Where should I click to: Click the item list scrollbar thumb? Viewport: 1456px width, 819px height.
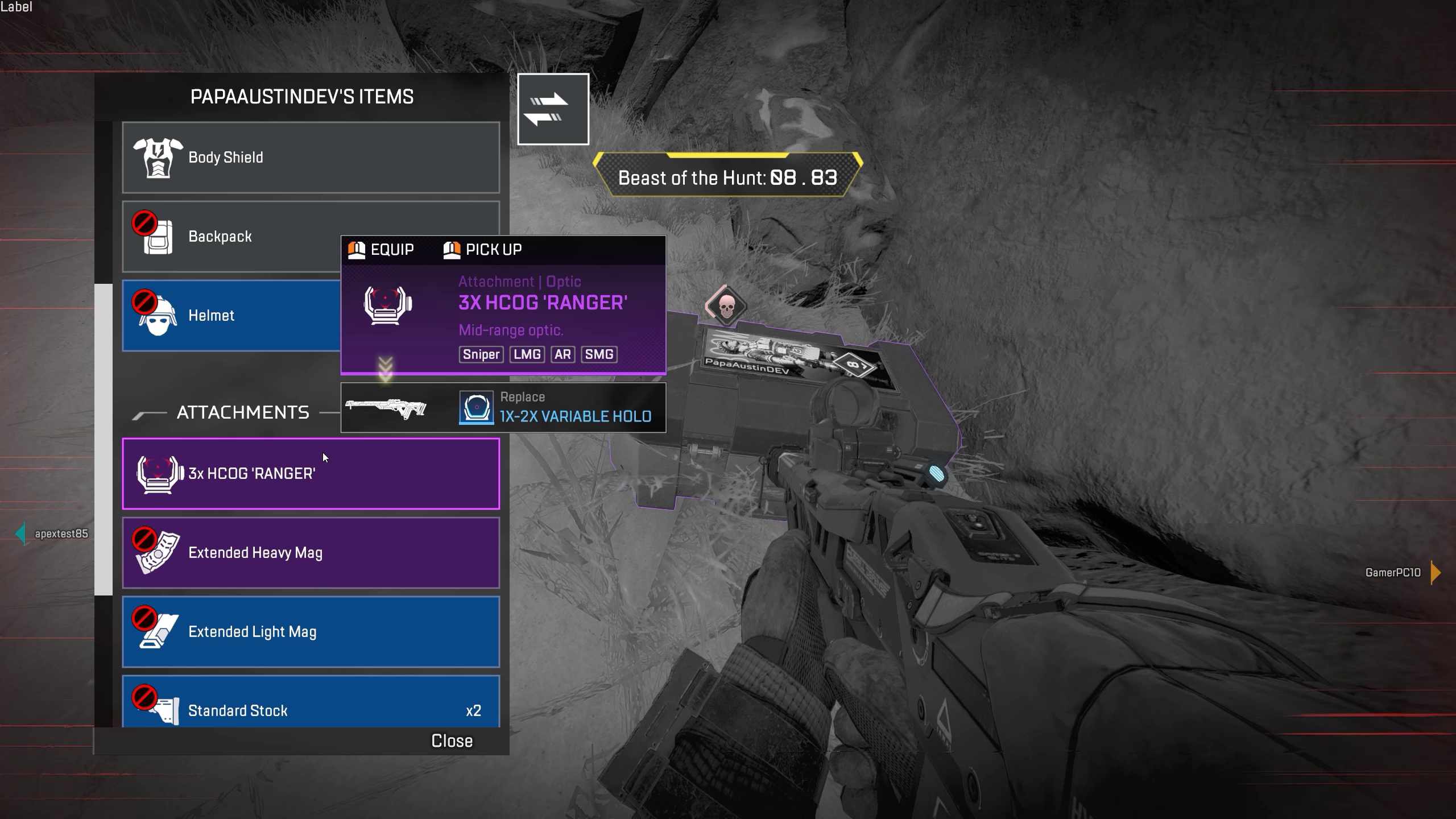(104, 439)
